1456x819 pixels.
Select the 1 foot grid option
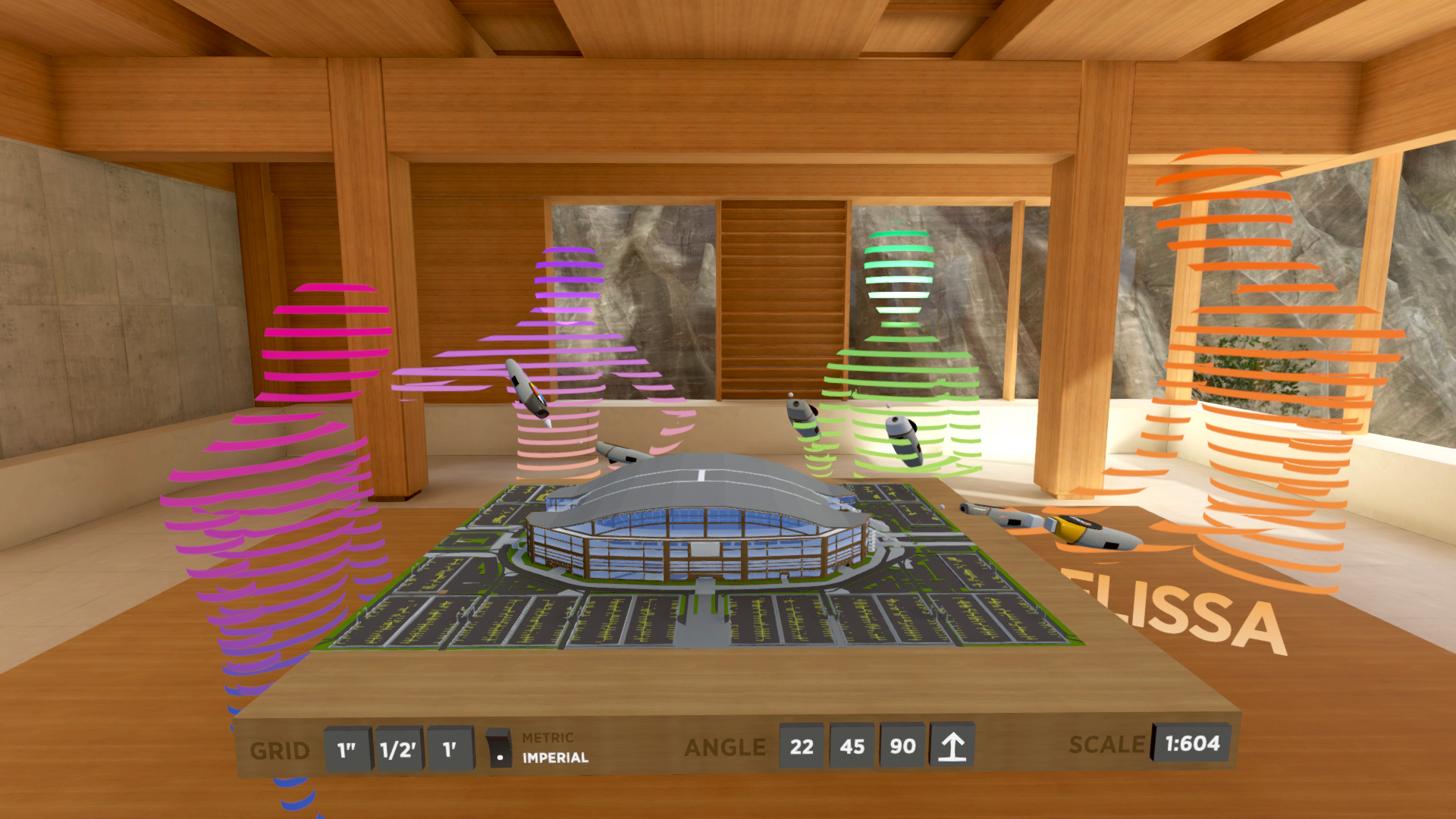click(x=450, y=749)
